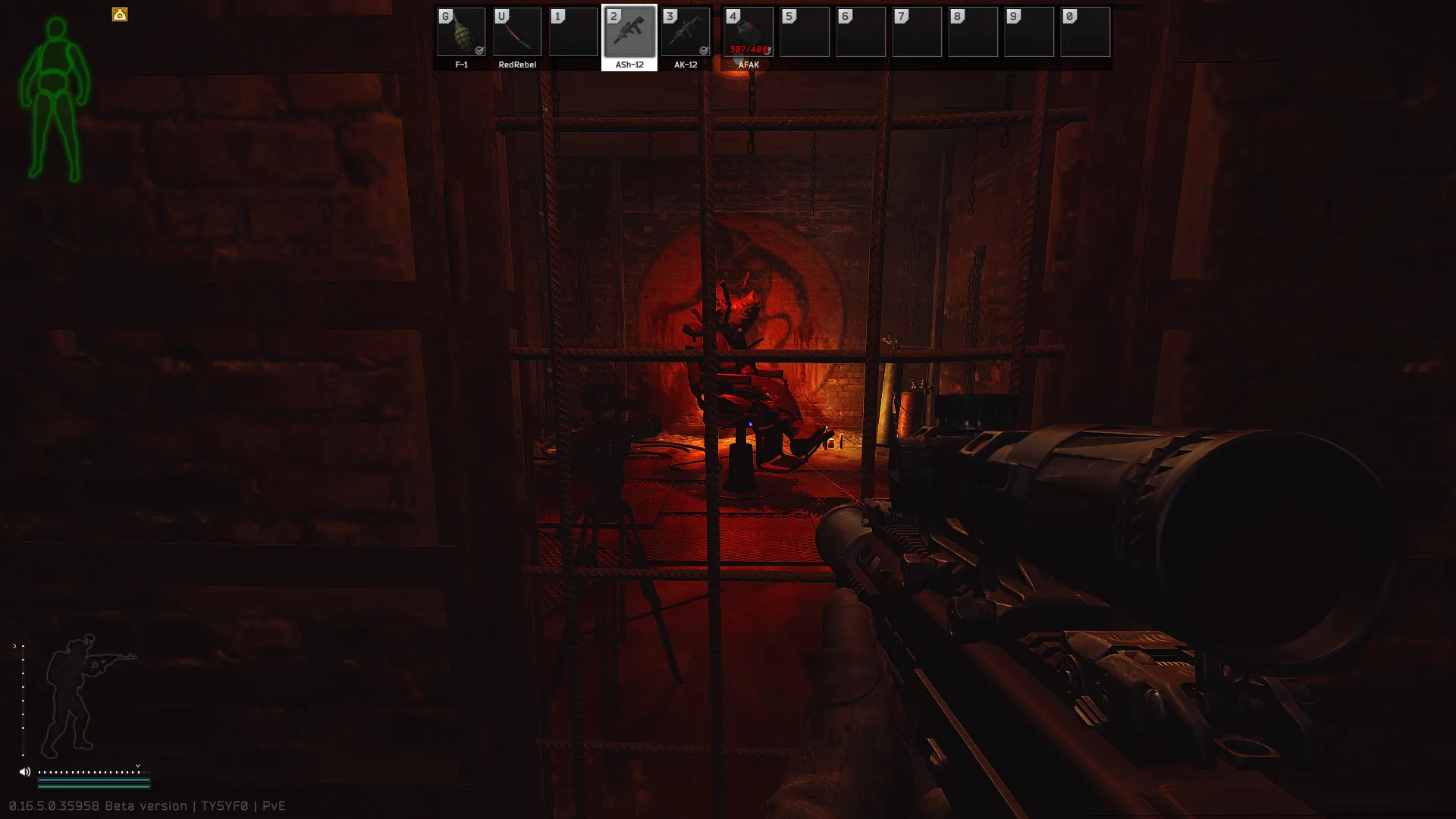The height and width of the screenshot is (819, 1456).
Task: Click the yellow weight status icon
Action: (x=120, y=14)
